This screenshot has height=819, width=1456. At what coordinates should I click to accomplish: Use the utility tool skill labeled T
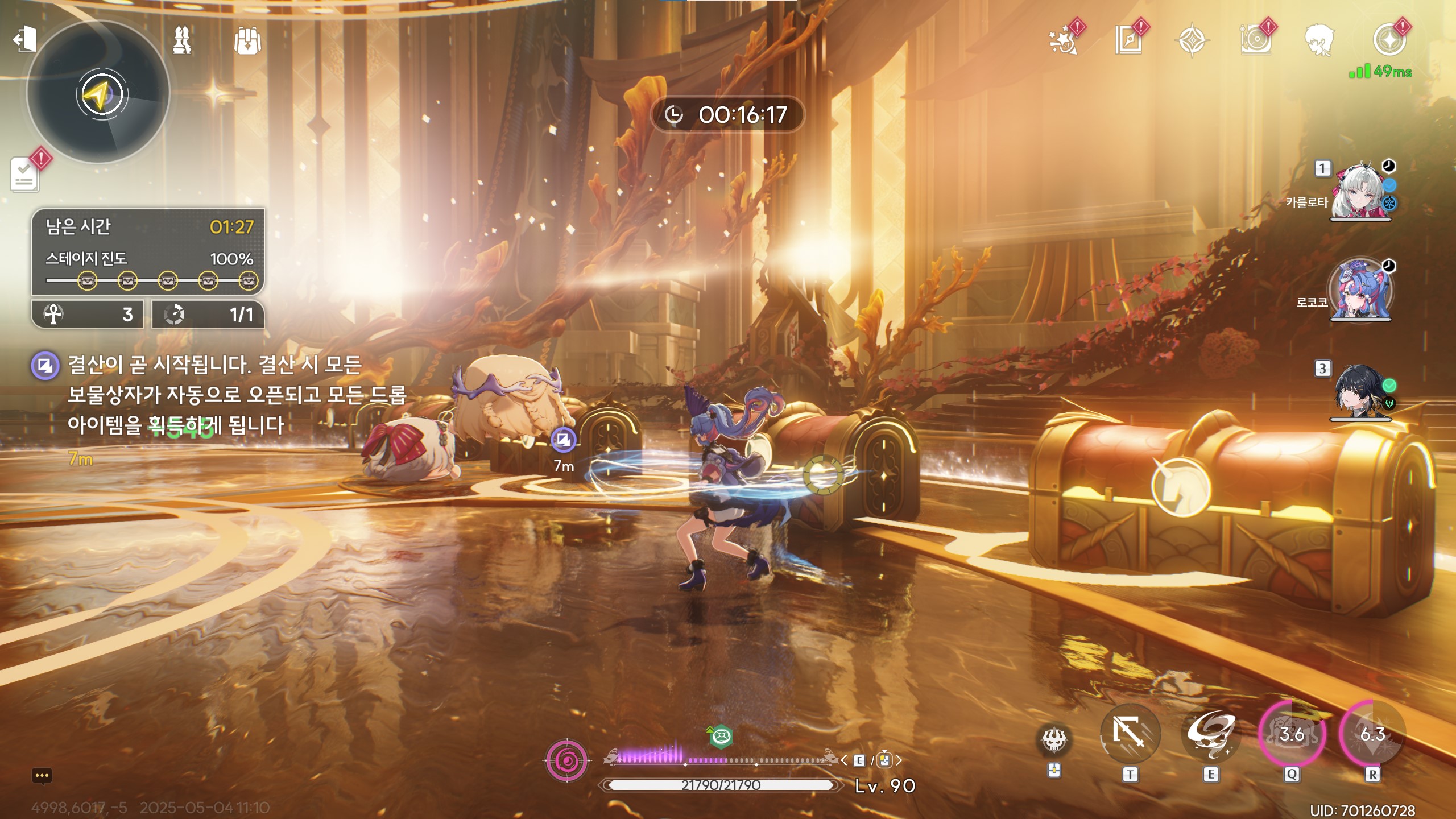click(1130, 735)
